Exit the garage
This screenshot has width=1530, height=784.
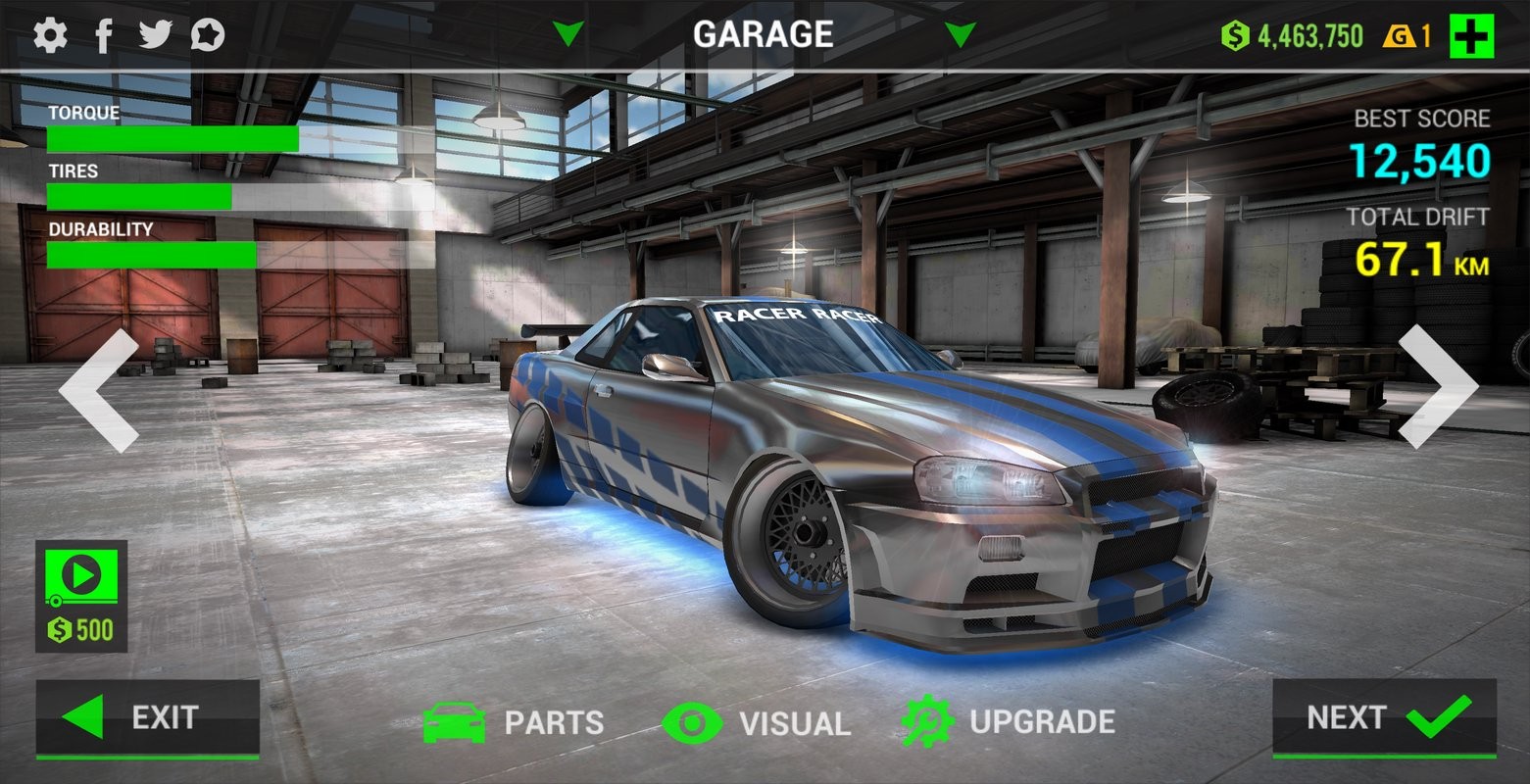pyautogui.click(x=148, y=718)
